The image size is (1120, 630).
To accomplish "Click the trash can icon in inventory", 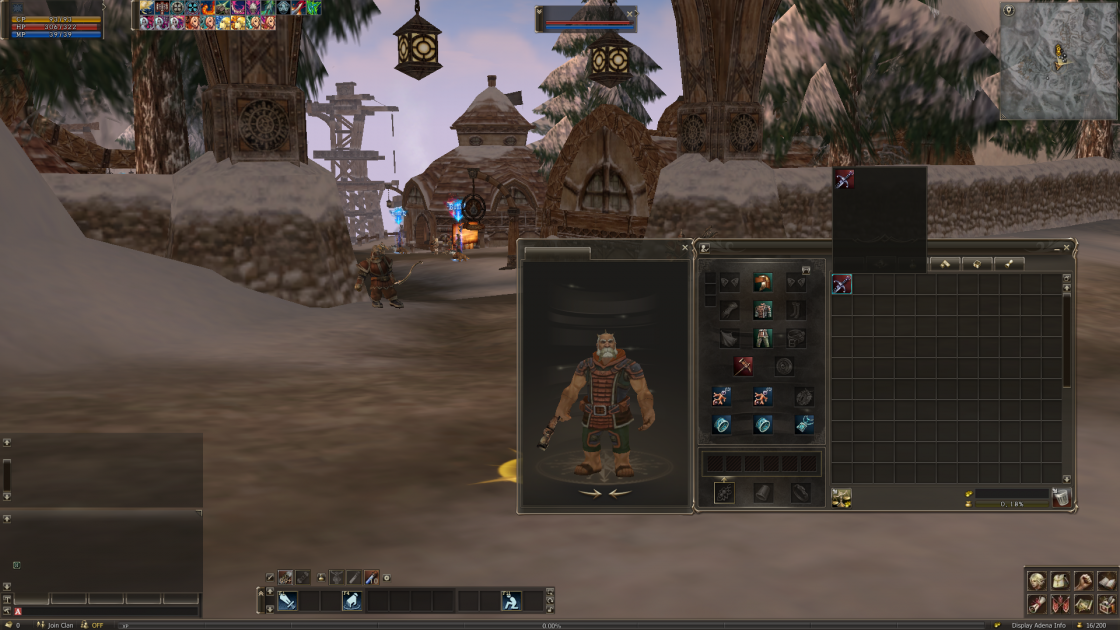I will coord(1061,497).
